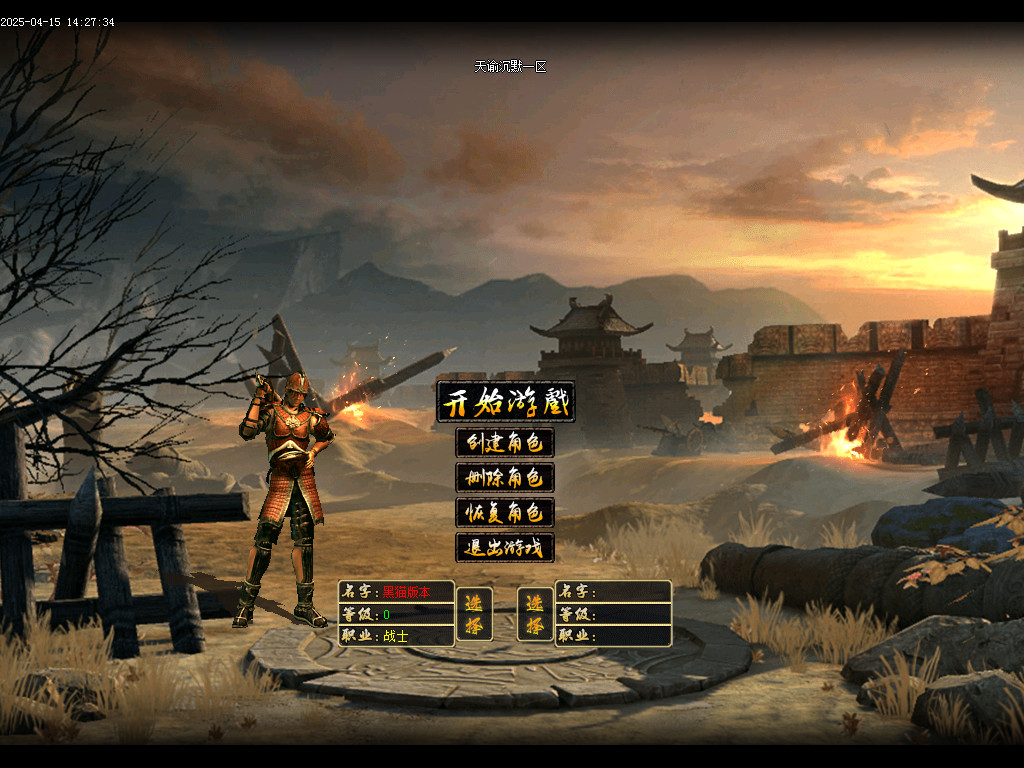Select 恢复角色 to restore a character

pyautogui.click(x=505, y=513)
